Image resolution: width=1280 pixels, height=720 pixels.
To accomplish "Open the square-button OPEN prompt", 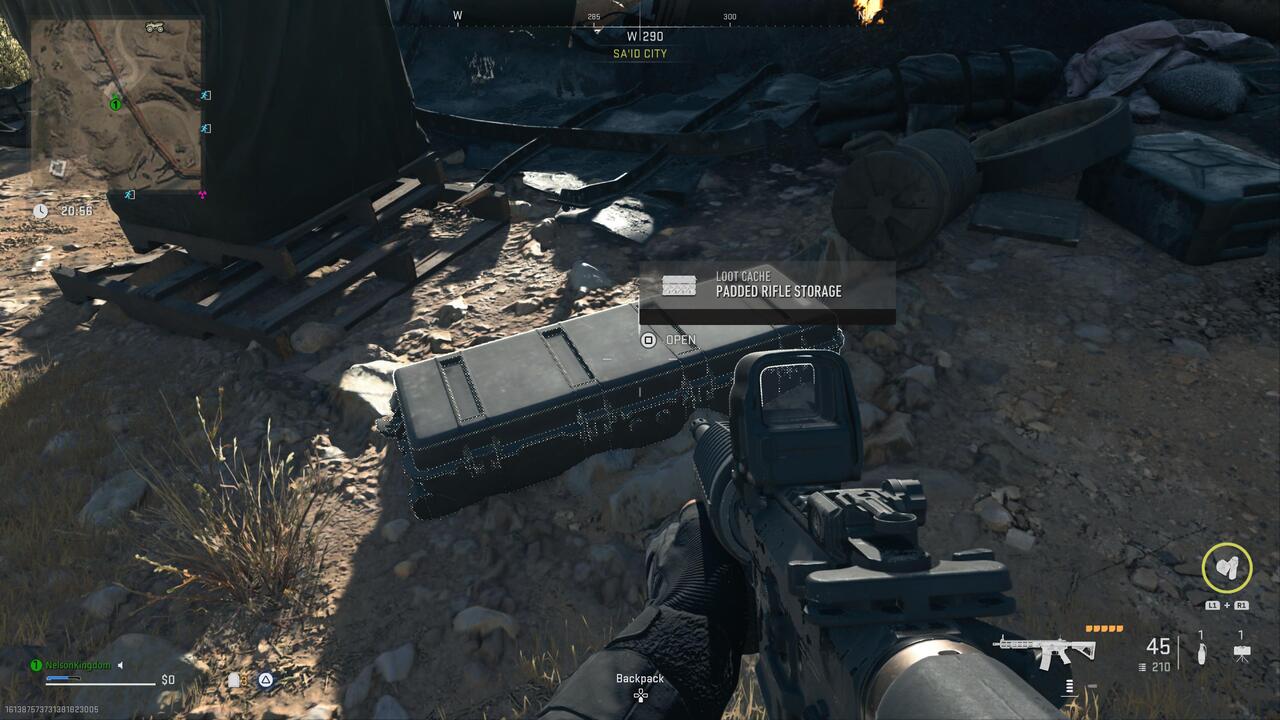I will click(x=650, y=340).
